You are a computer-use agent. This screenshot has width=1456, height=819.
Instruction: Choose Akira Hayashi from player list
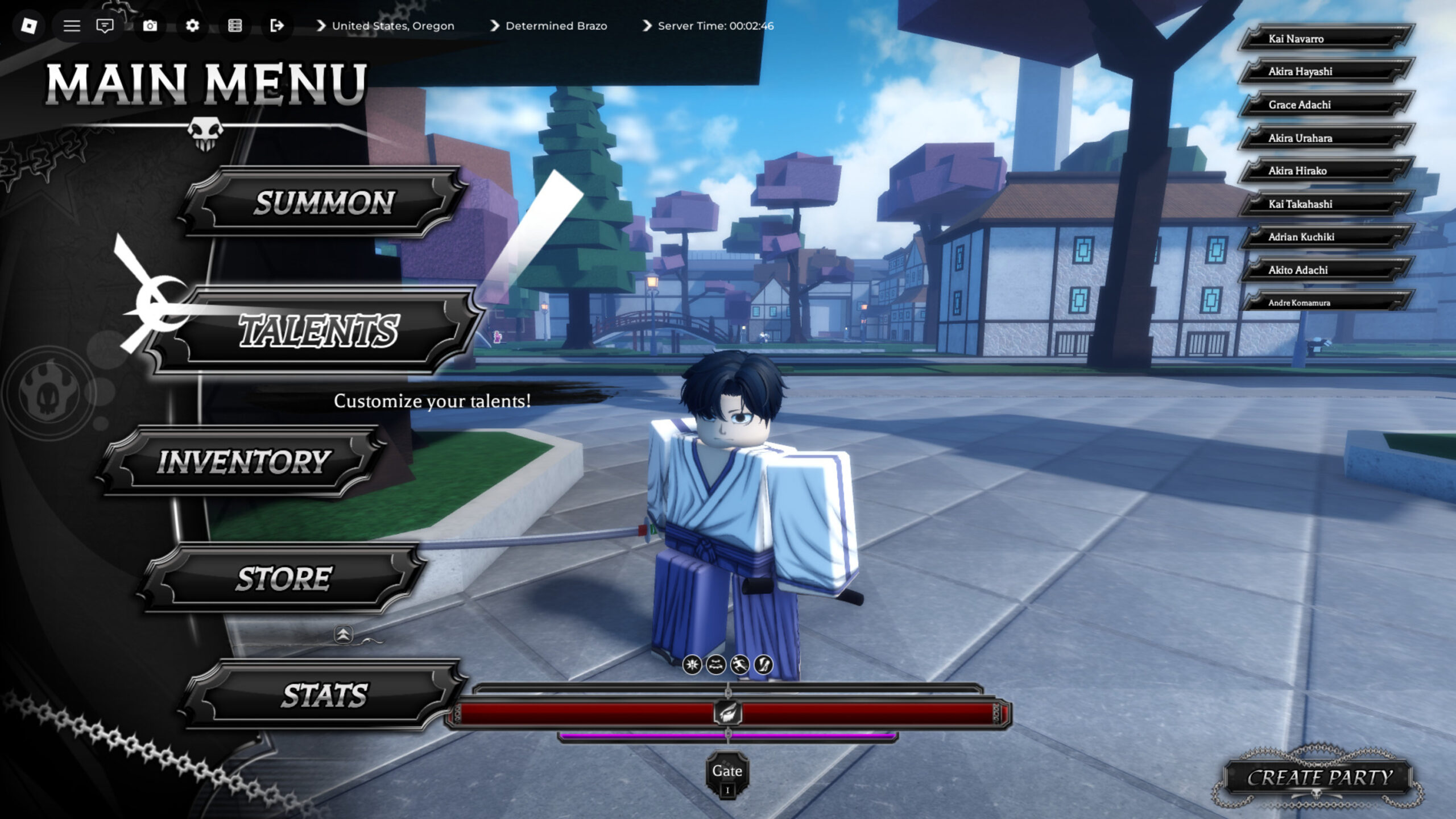click(x=1325, y=72)
